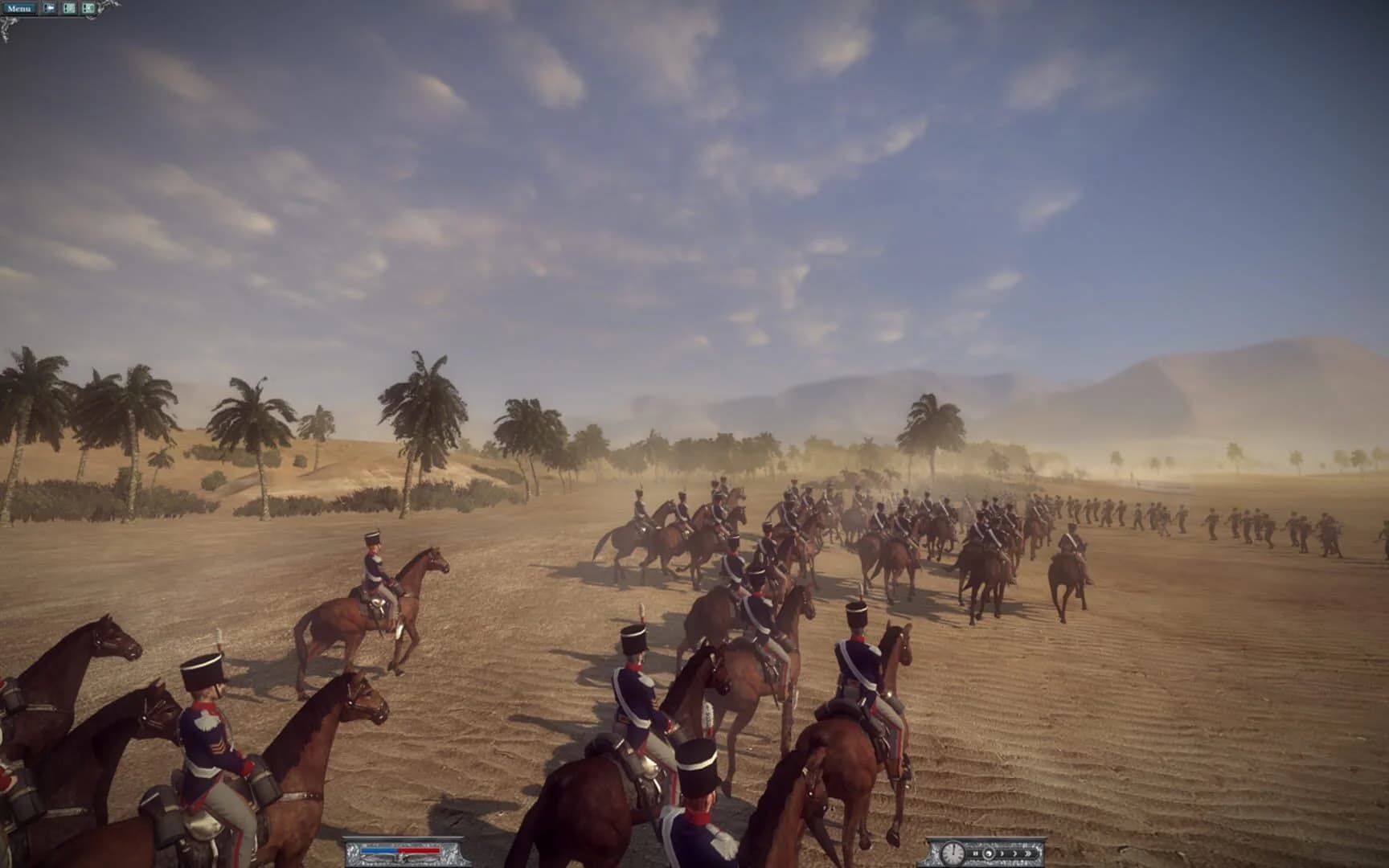The height and width of the screenshot is (868, 1389).
Task: Open the Menu in the top-left corner
Action: point(20,9)
